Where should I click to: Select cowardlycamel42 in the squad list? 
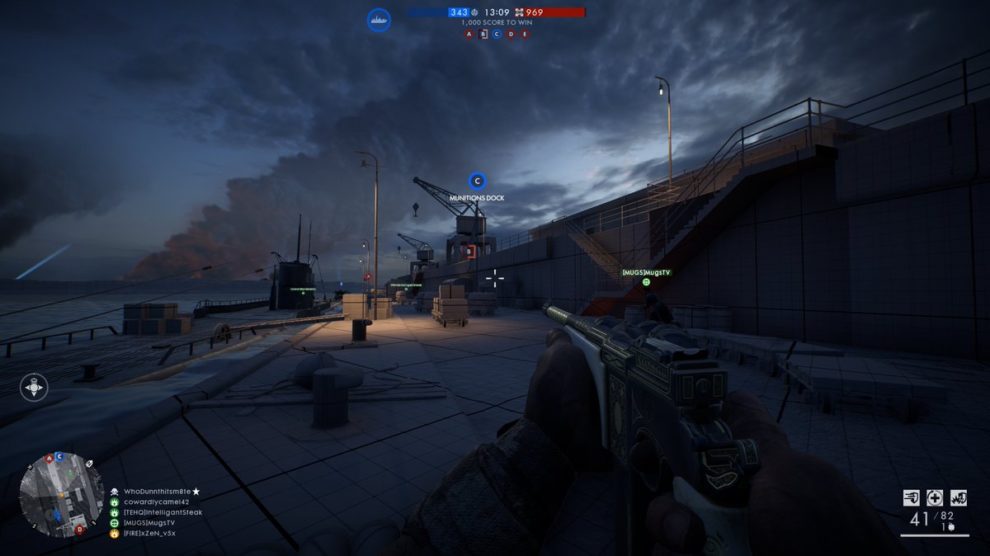click(x=156, y=502)
